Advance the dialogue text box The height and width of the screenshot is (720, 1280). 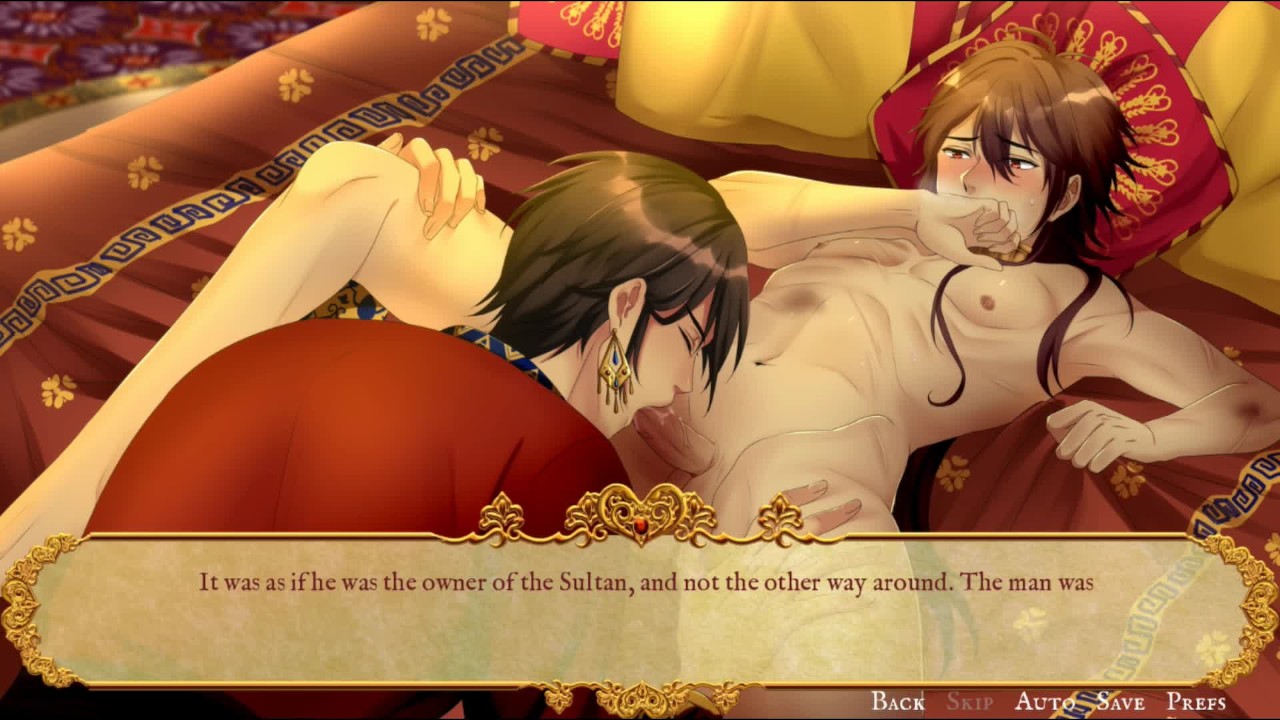[640, 610]
